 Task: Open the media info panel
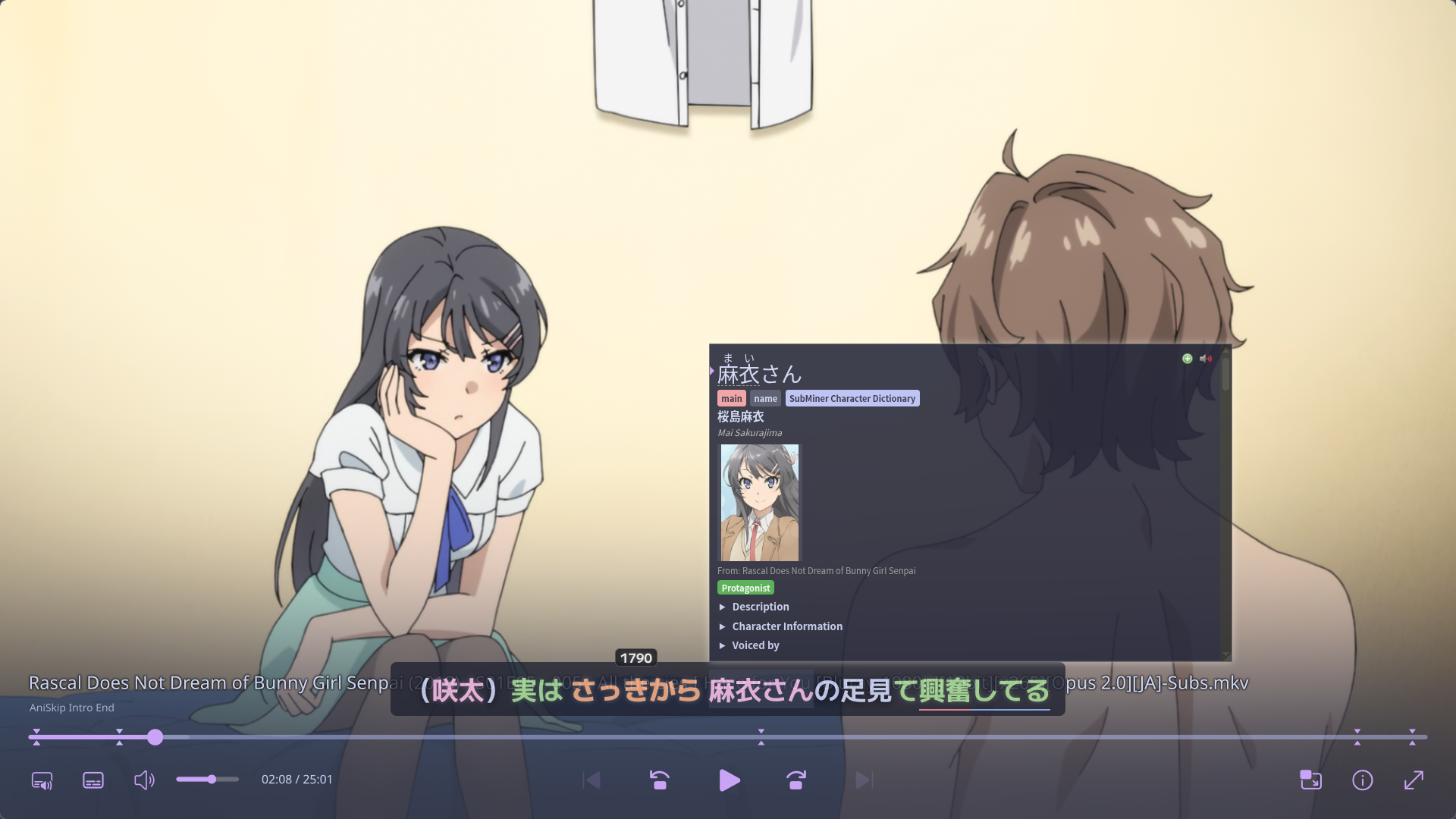[x=1362, y=780]
